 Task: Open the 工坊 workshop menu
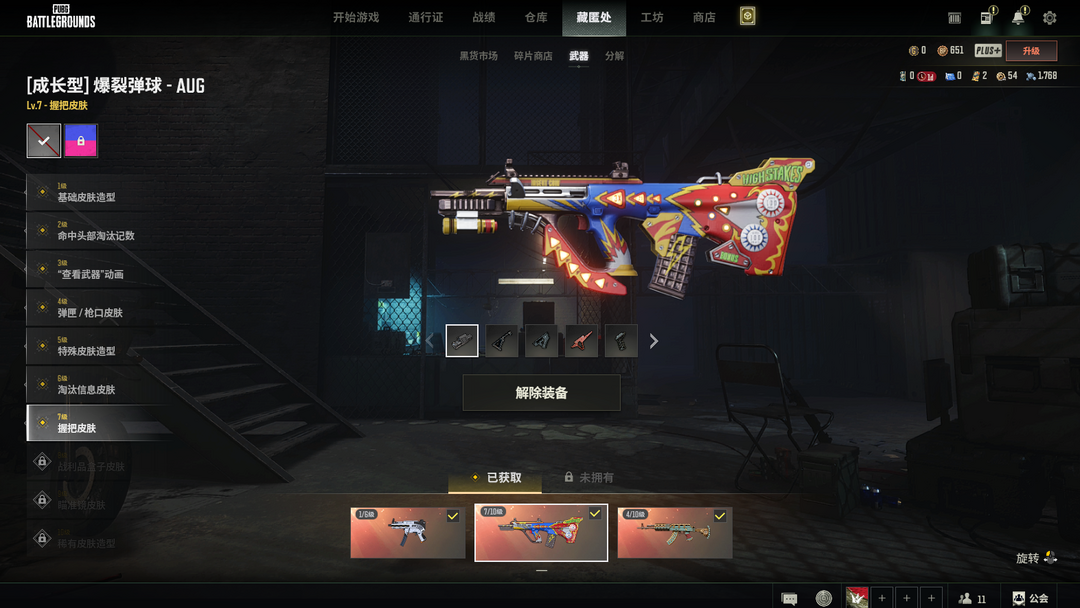point(652,18)
